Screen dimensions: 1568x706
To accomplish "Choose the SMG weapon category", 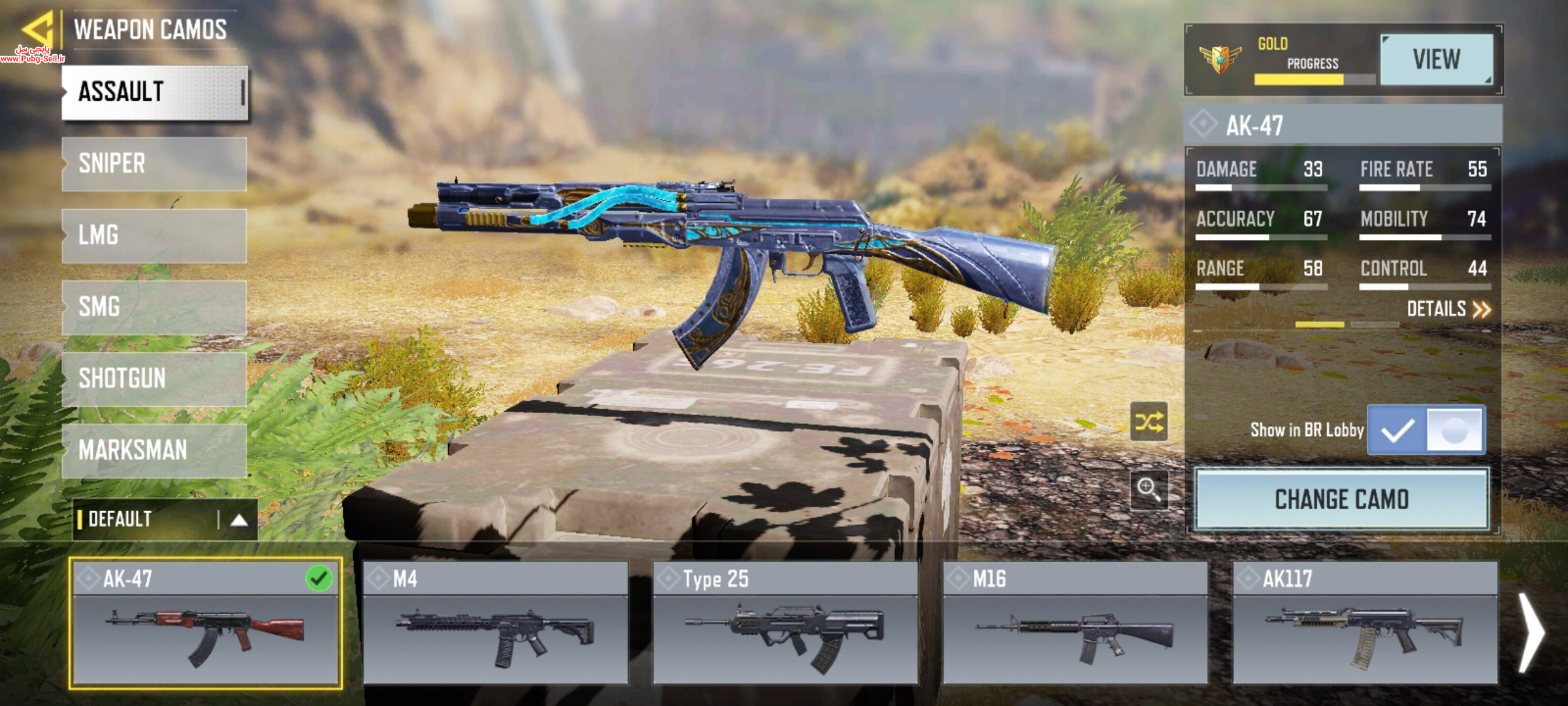I will pyautogui.click(x=154, y=307).
